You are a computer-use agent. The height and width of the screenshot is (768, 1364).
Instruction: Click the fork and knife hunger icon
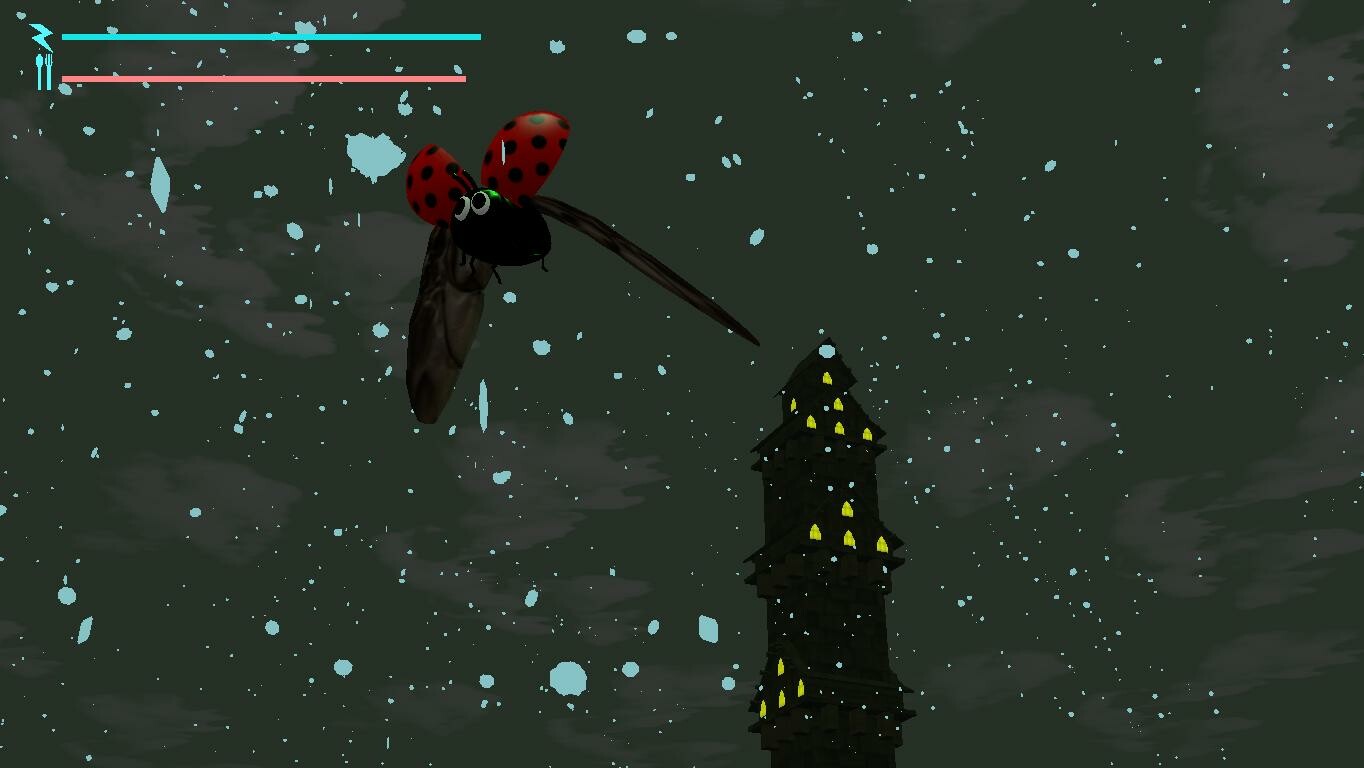tap(43, 72)
